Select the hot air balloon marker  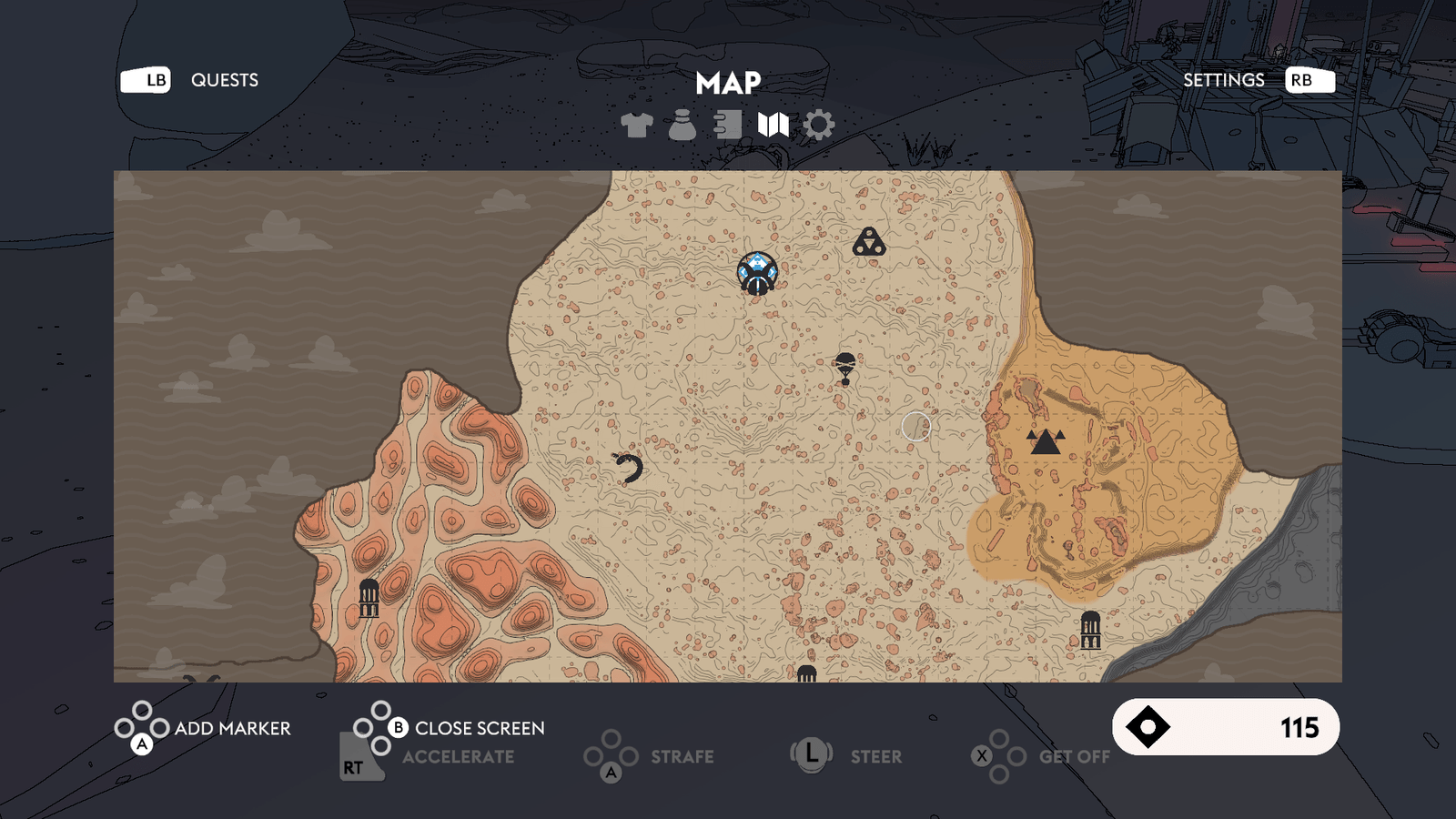coord(845,369)
